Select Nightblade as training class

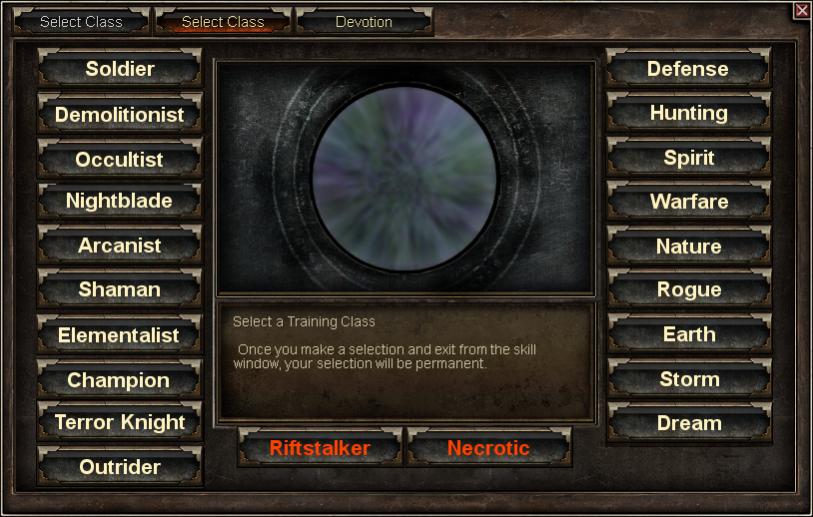120,201
